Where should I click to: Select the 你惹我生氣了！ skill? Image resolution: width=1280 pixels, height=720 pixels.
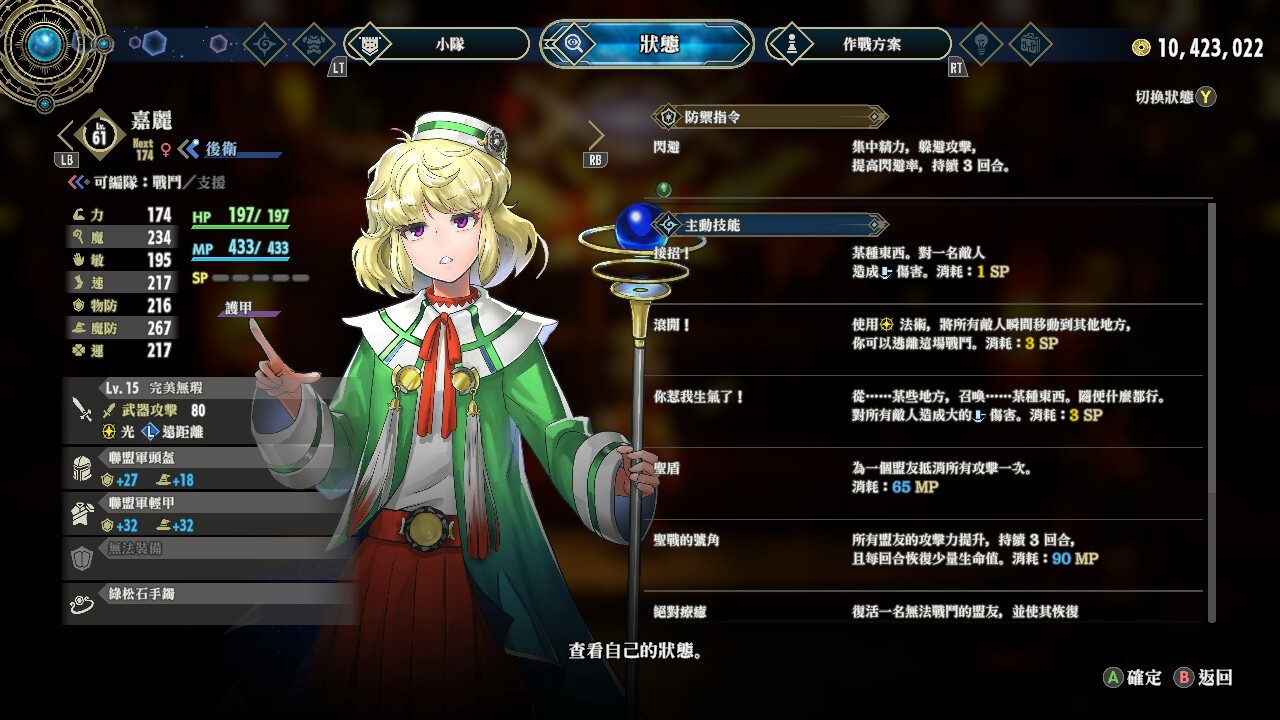point(925,406)
